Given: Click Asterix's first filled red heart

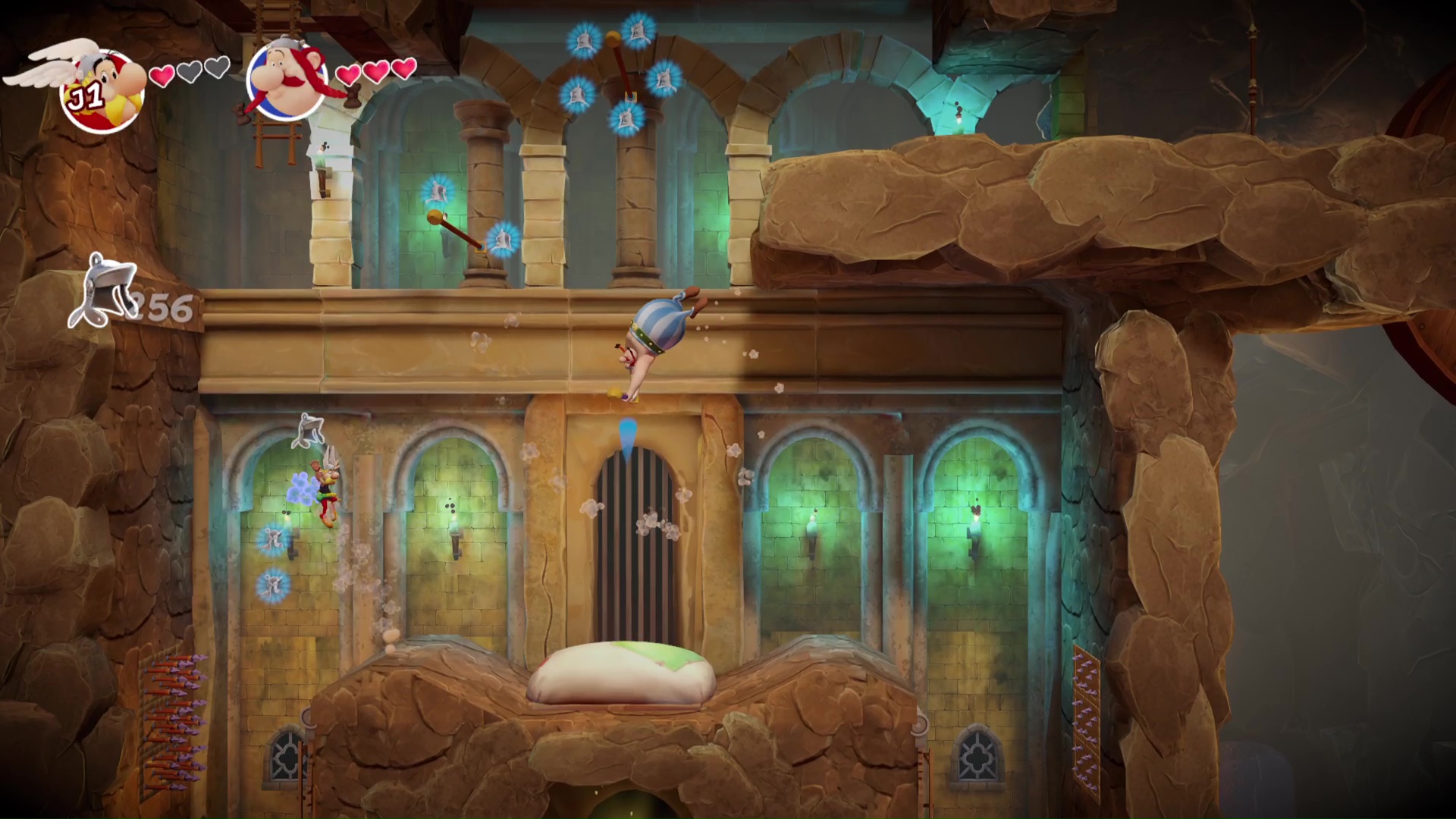Looking at the screenshot, I should (162, 74).
